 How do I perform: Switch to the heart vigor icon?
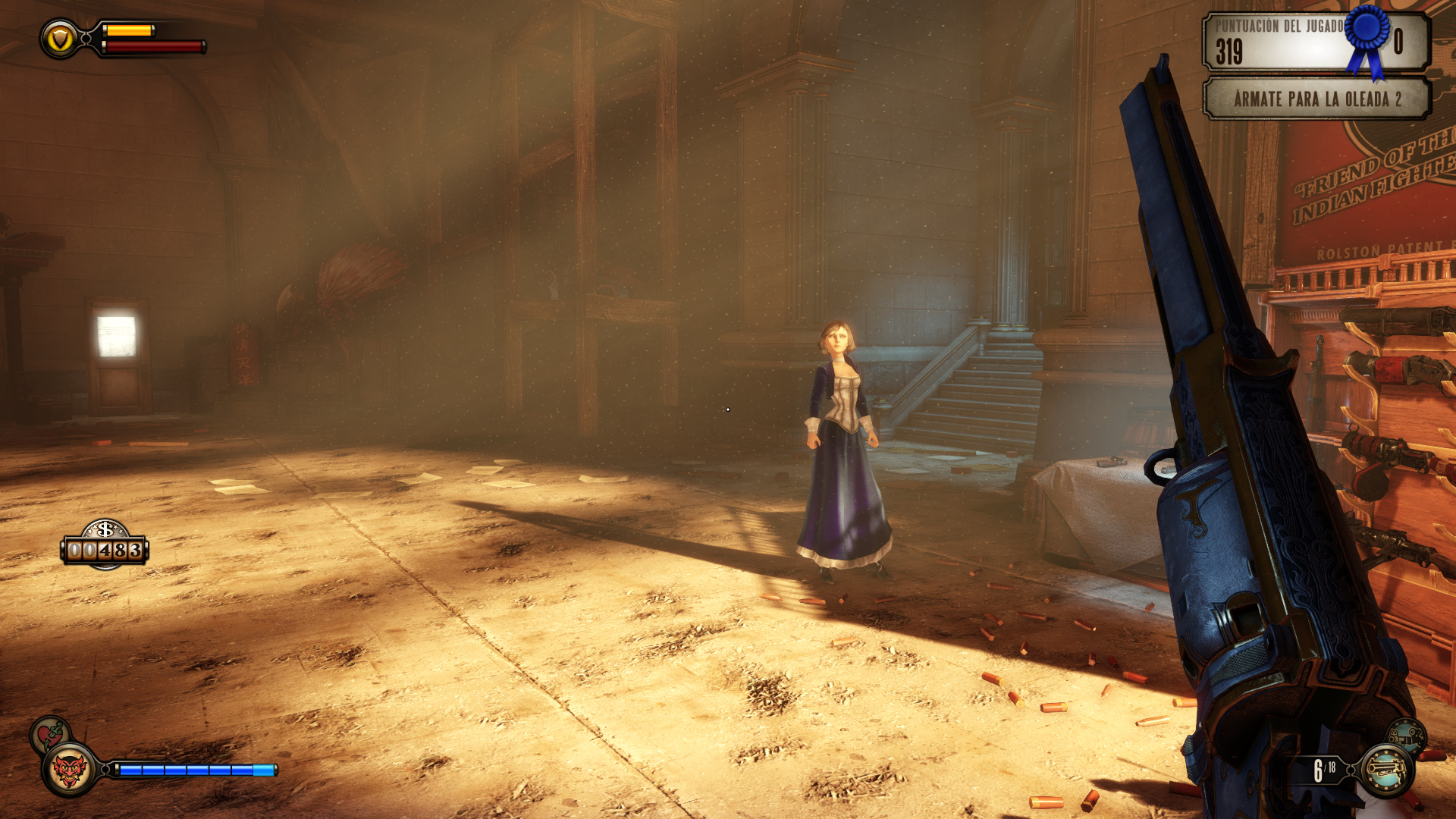tap(49, 733)
